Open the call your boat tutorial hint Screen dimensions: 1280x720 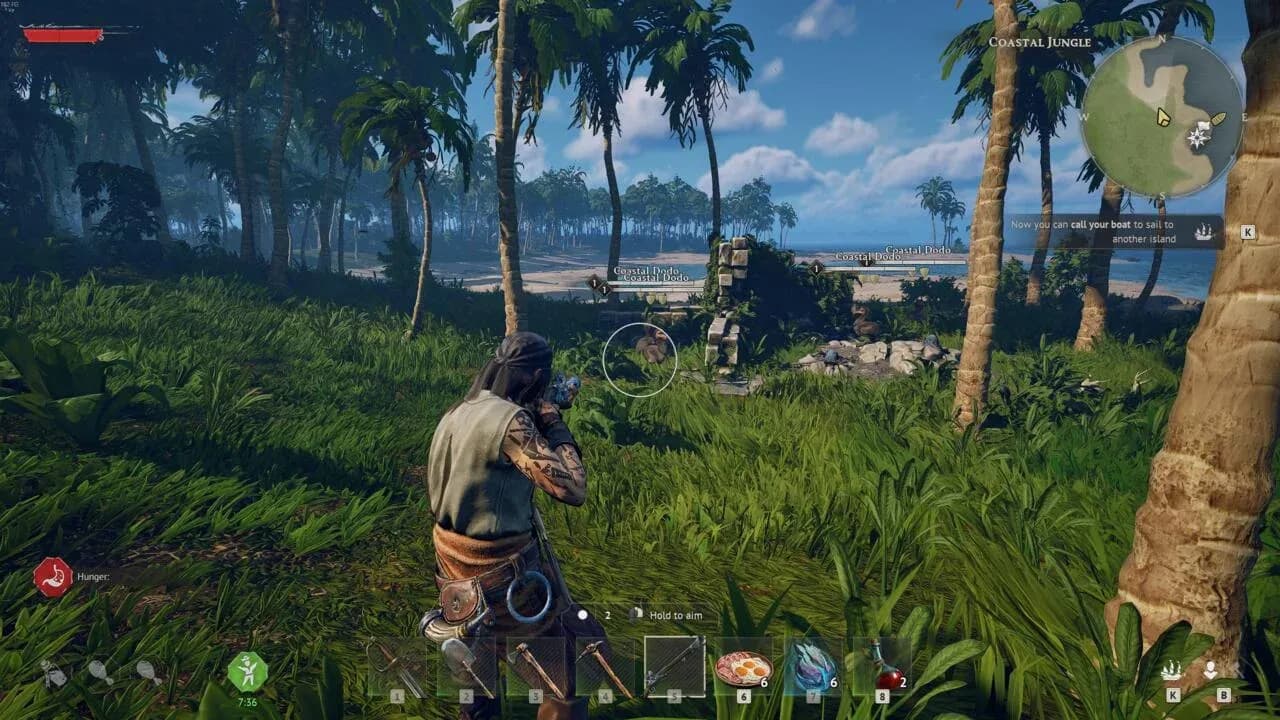(x=1114, y=232)
